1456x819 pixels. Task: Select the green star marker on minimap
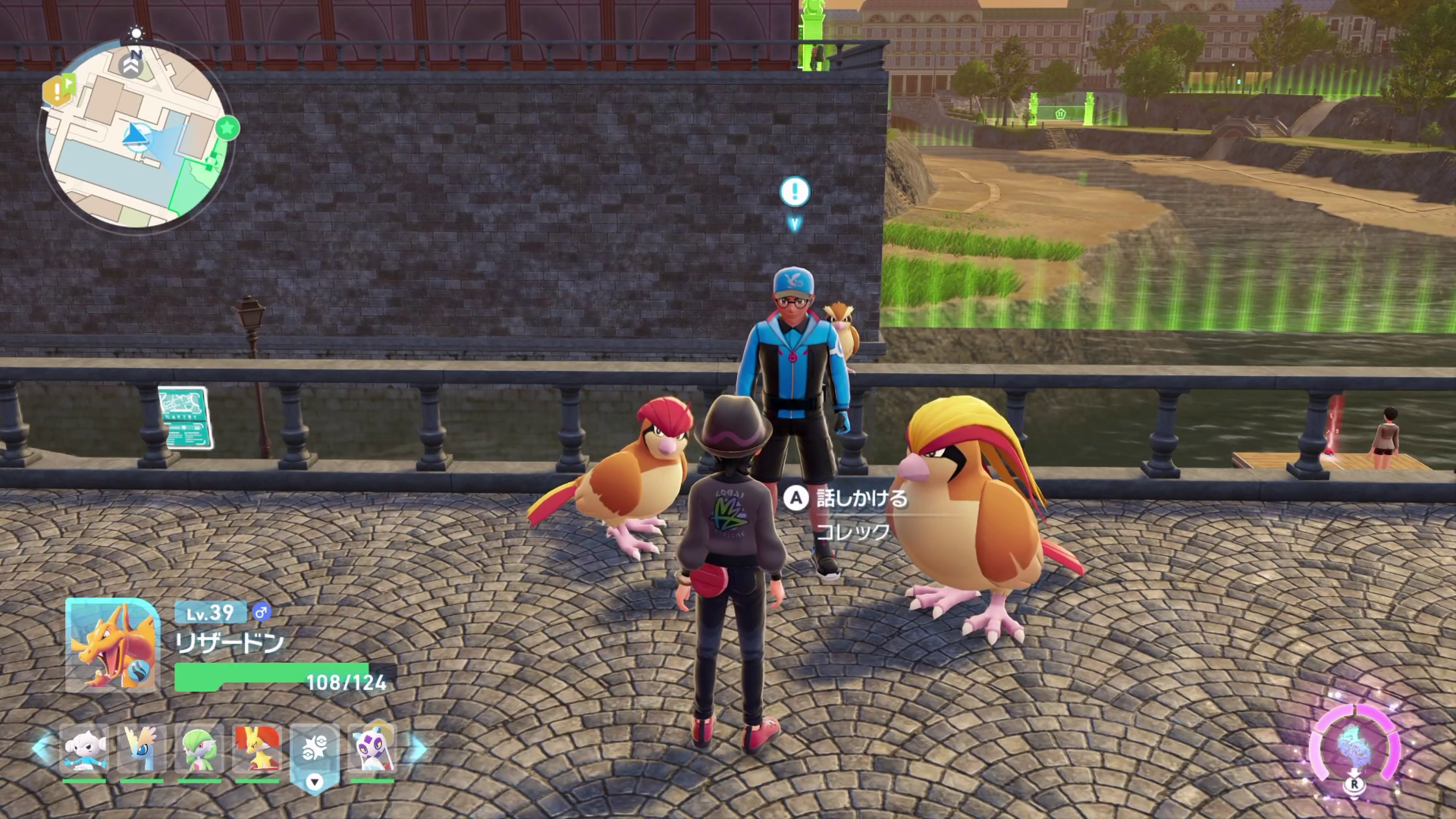pyautogui.click(x=226, y=128)
